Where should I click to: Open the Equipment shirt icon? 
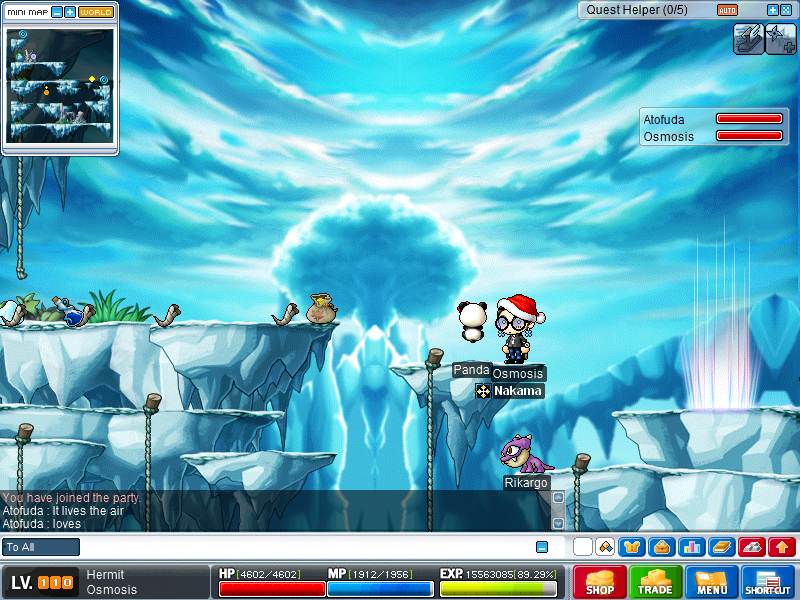tap(631, 547)
